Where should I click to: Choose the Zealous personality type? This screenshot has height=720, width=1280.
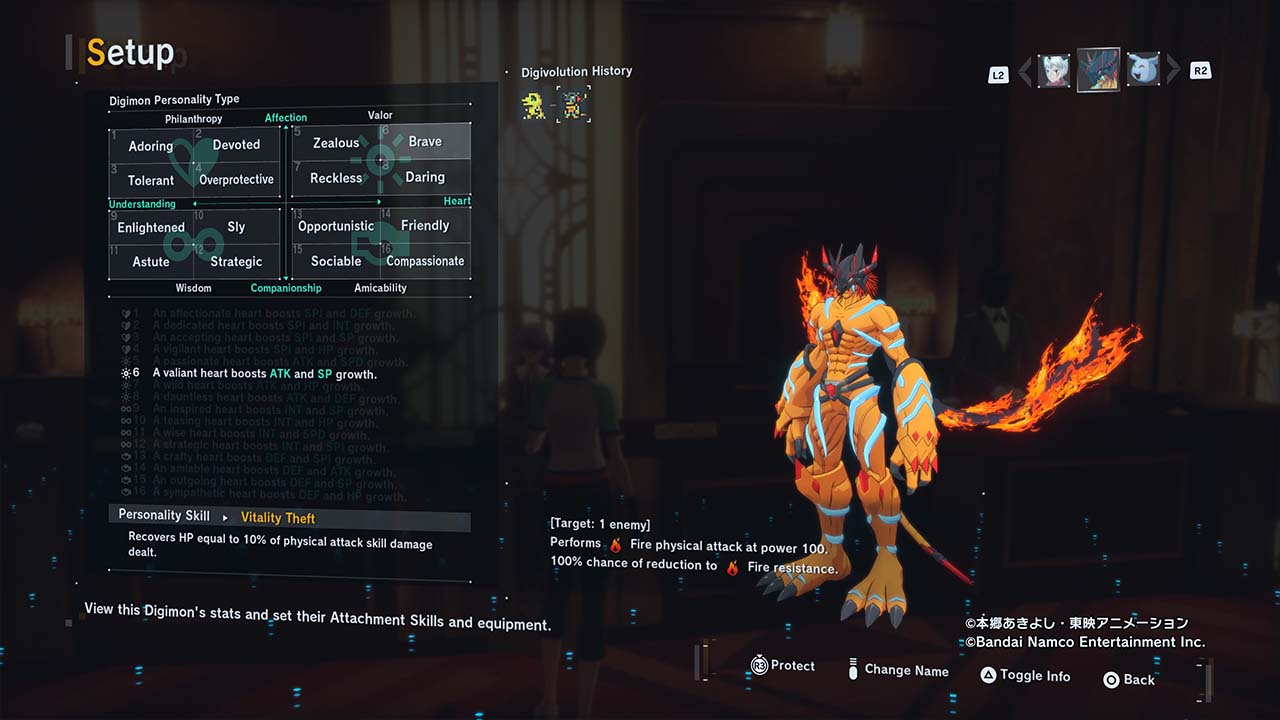pyautogui.click(x=336, y=143)
